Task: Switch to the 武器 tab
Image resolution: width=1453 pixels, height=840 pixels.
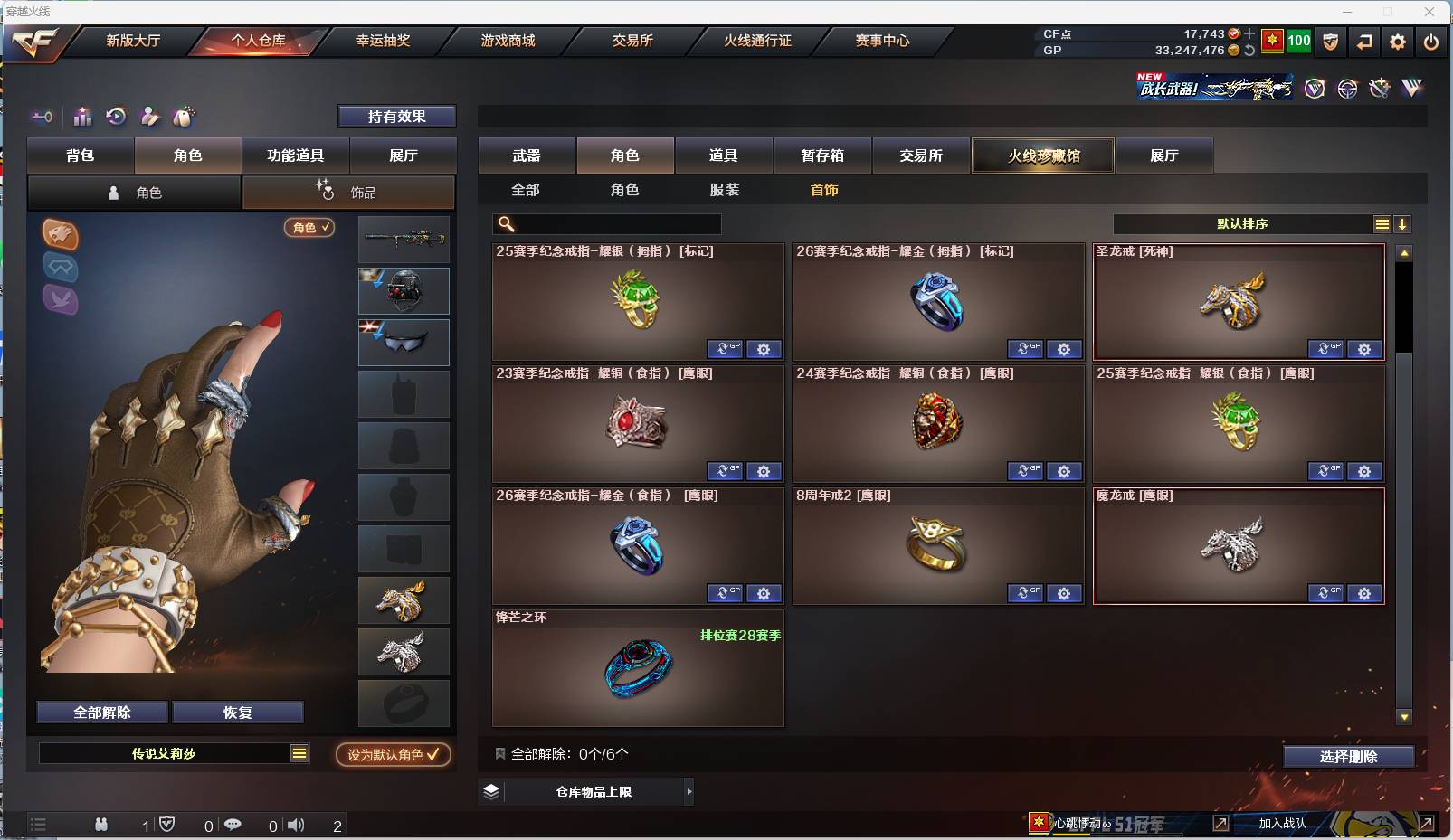Action: click(x=527, y=155)
